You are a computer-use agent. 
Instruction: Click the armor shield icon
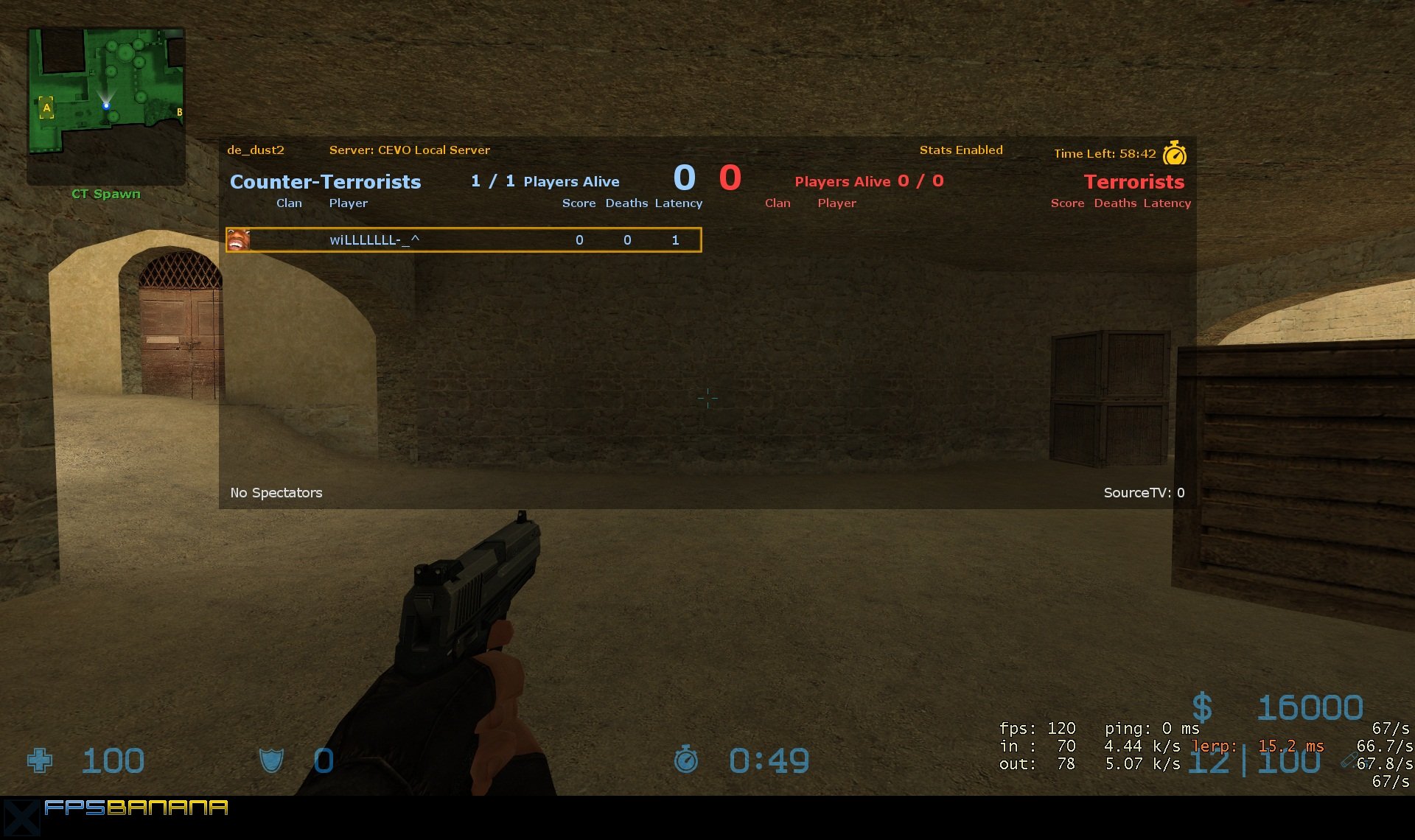pos(271,760)
